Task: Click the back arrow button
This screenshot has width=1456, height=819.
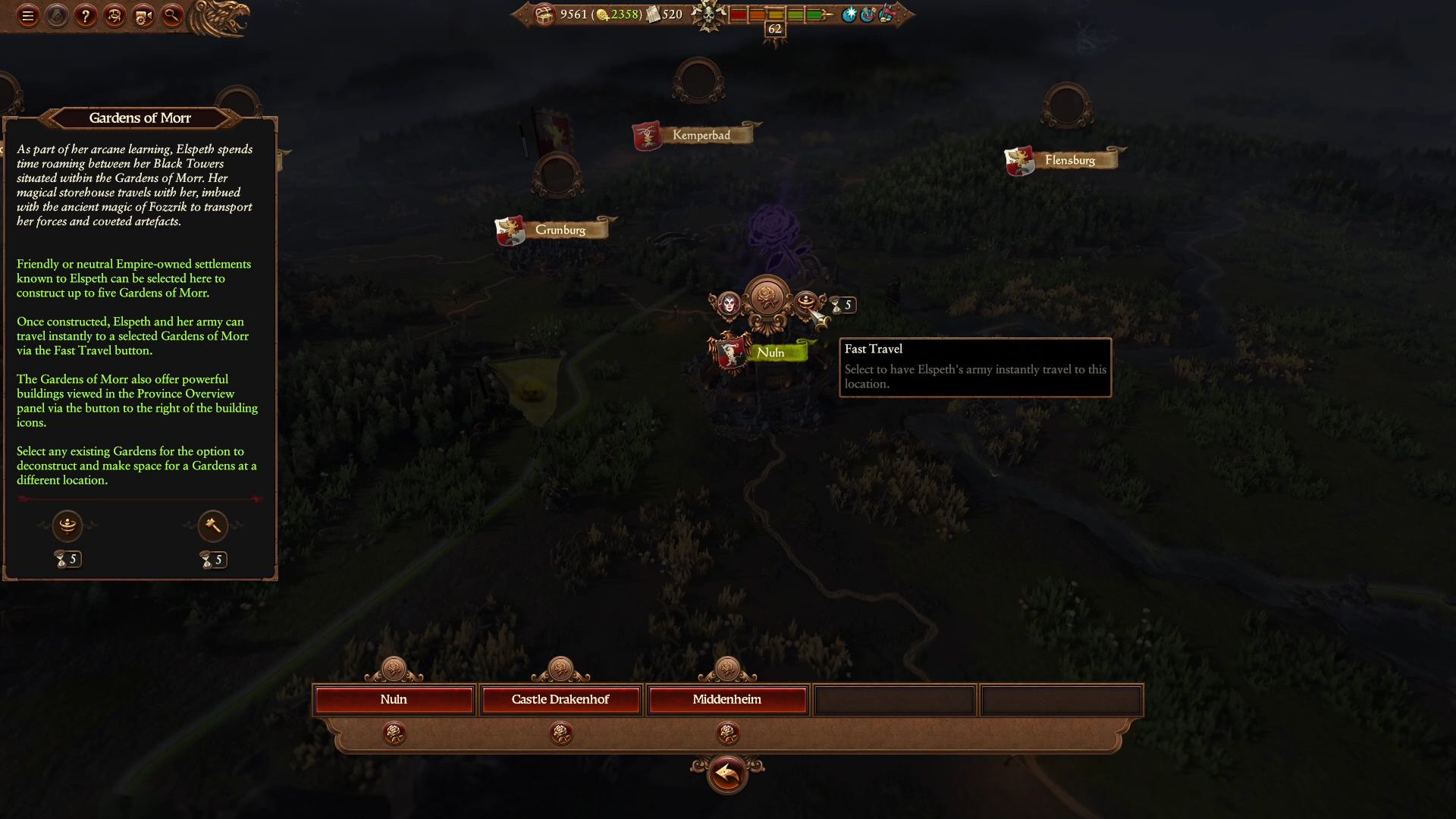Action: (726, 774)
